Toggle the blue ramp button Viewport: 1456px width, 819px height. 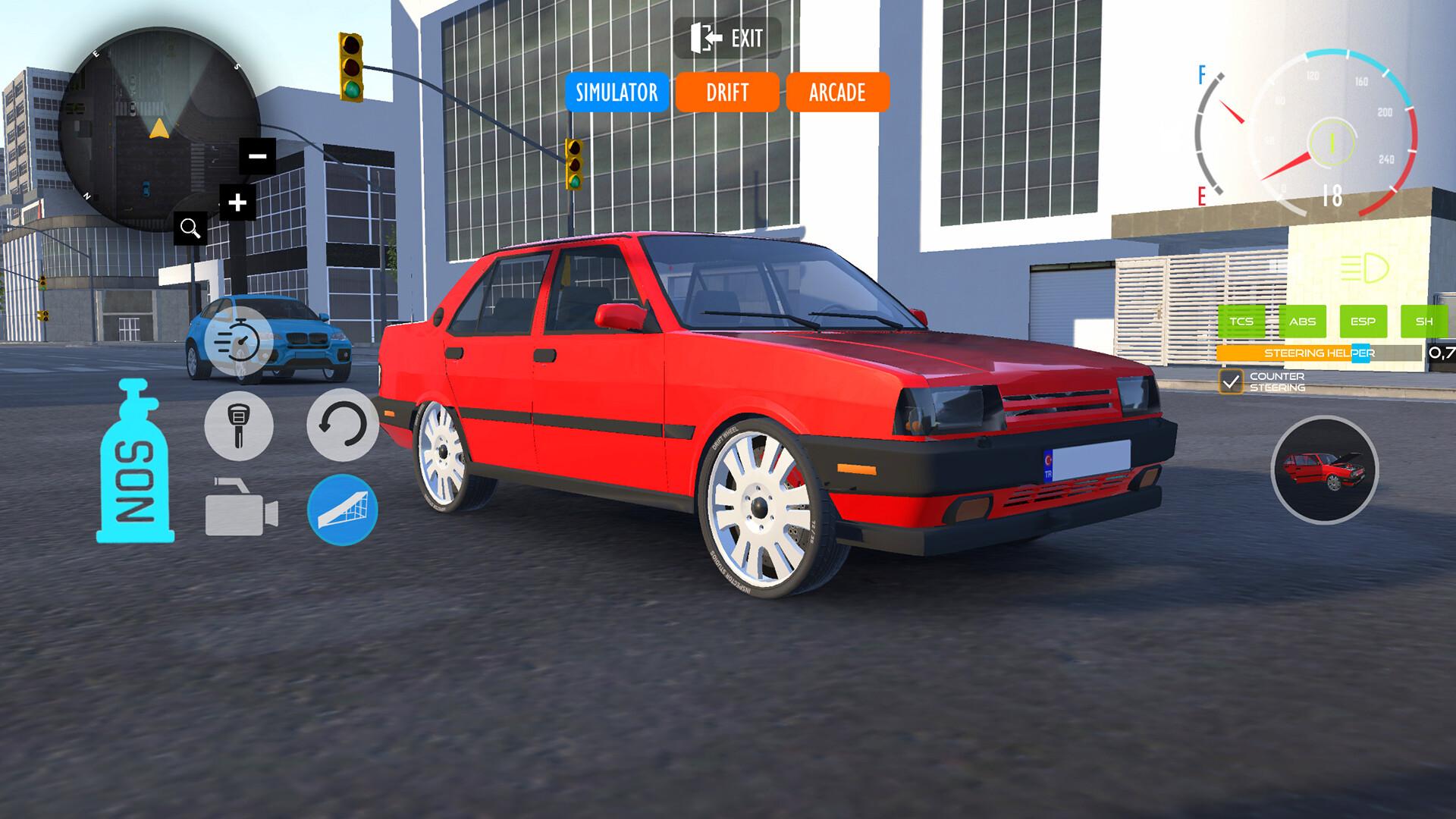[x=343, y=510]
